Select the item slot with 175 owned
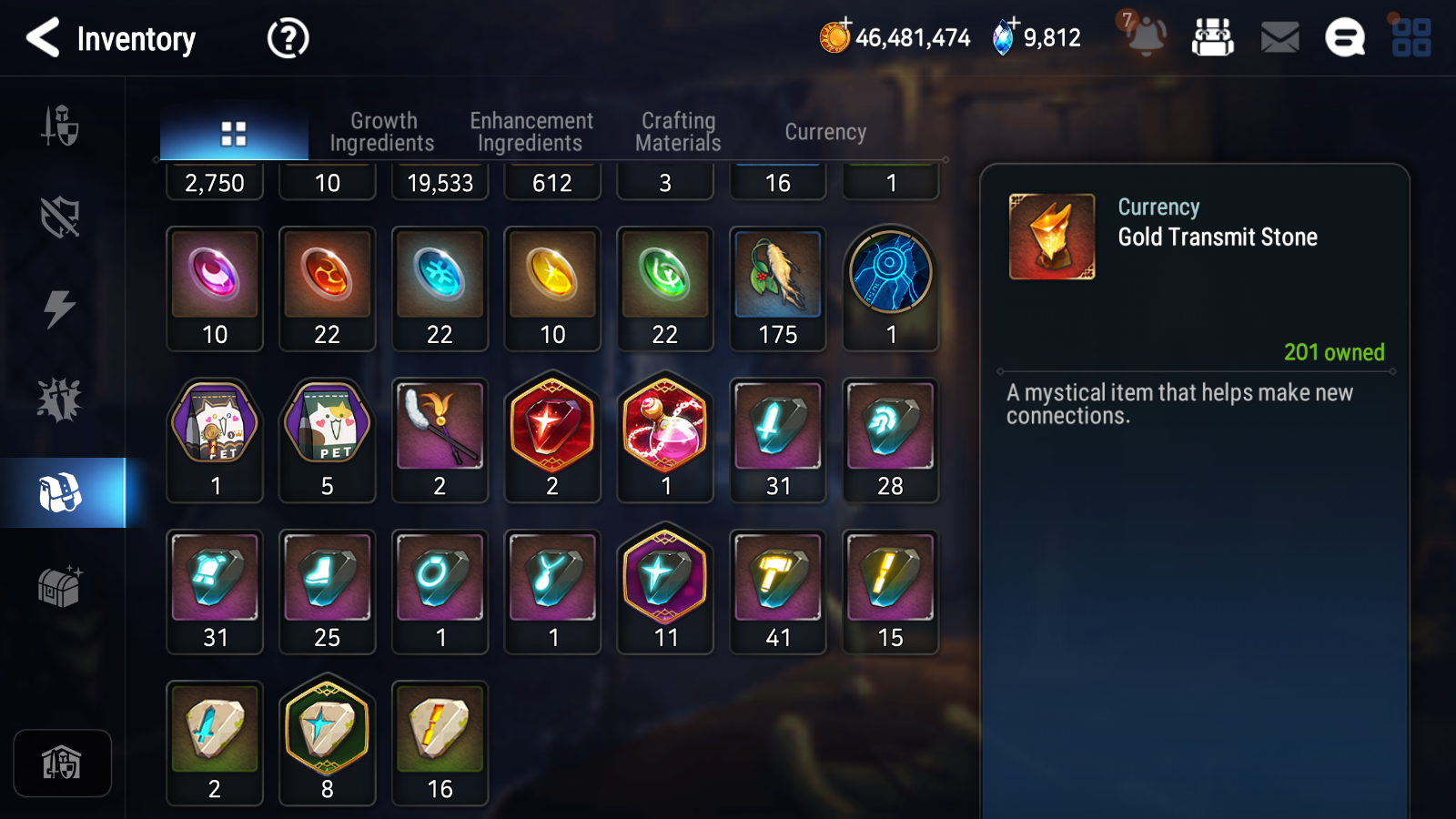 click(x=778, y=288)
